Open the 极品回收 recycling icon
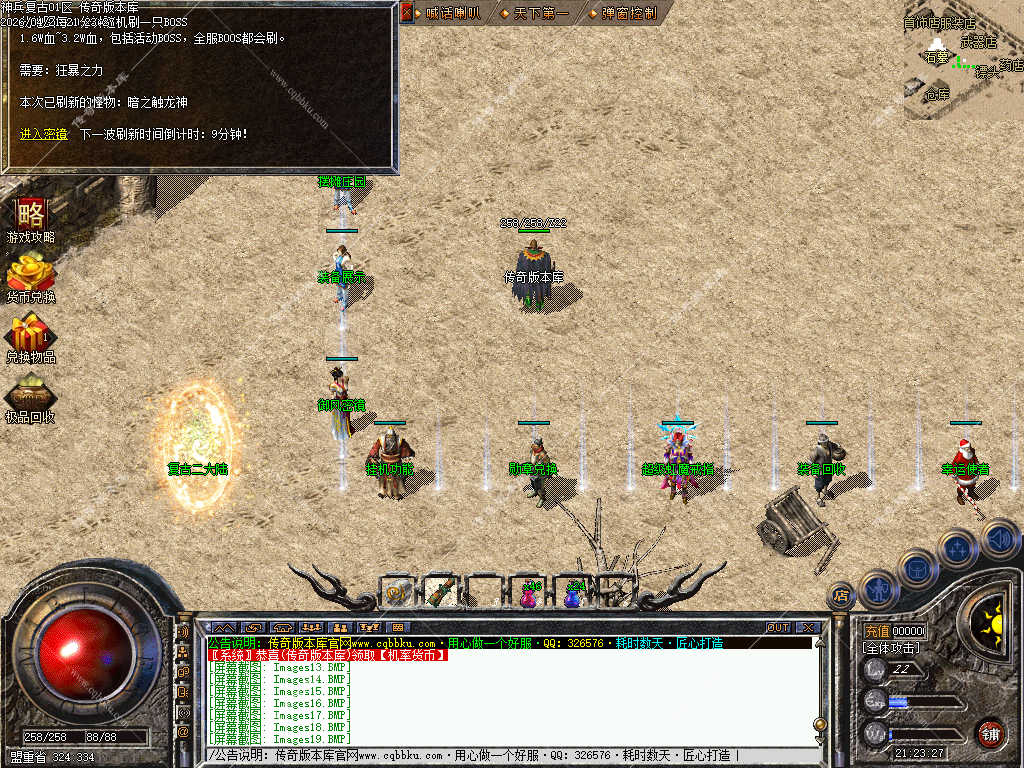 point(30,397)
